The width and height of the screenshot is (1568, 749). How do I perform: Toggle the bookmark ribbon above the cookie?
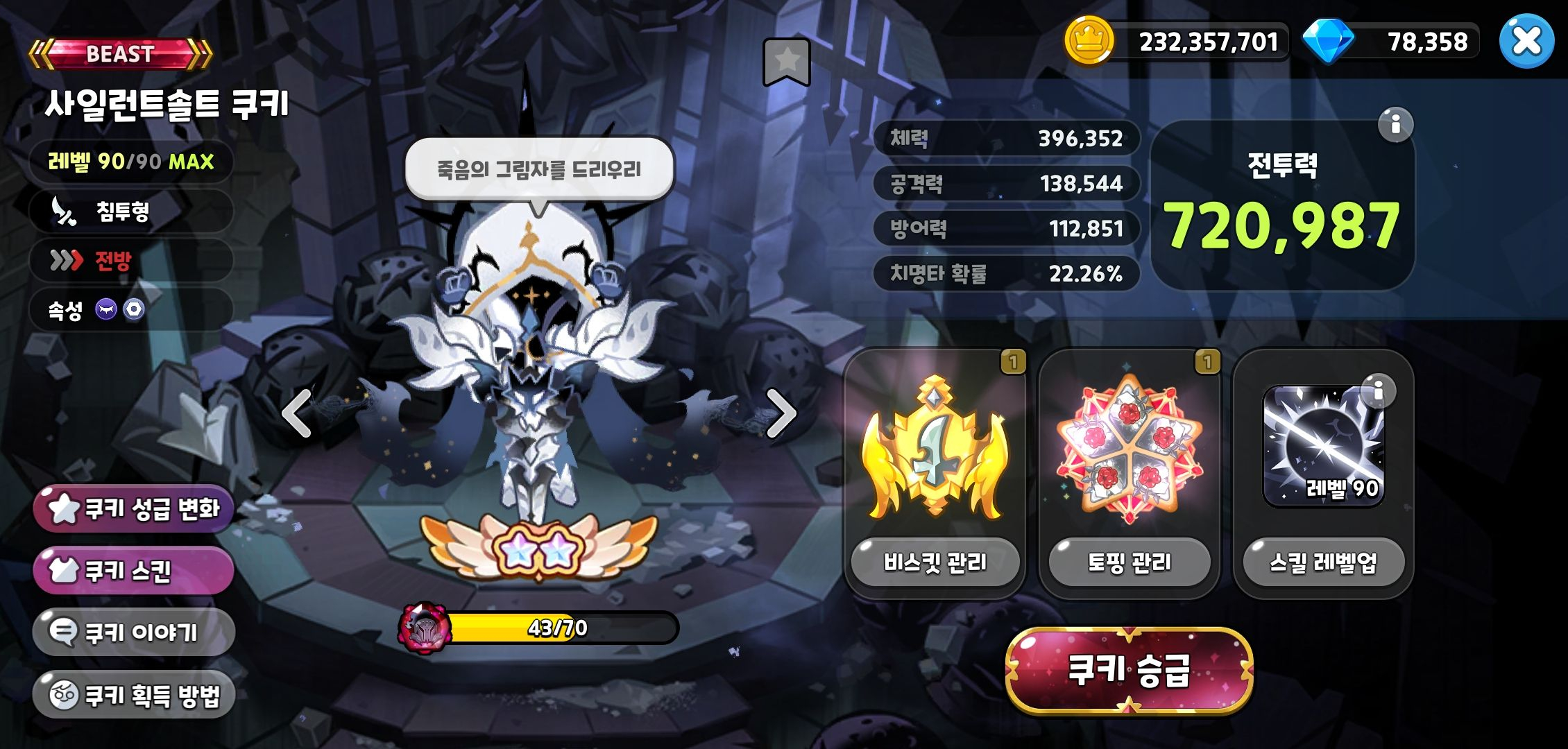coord(786,60)
